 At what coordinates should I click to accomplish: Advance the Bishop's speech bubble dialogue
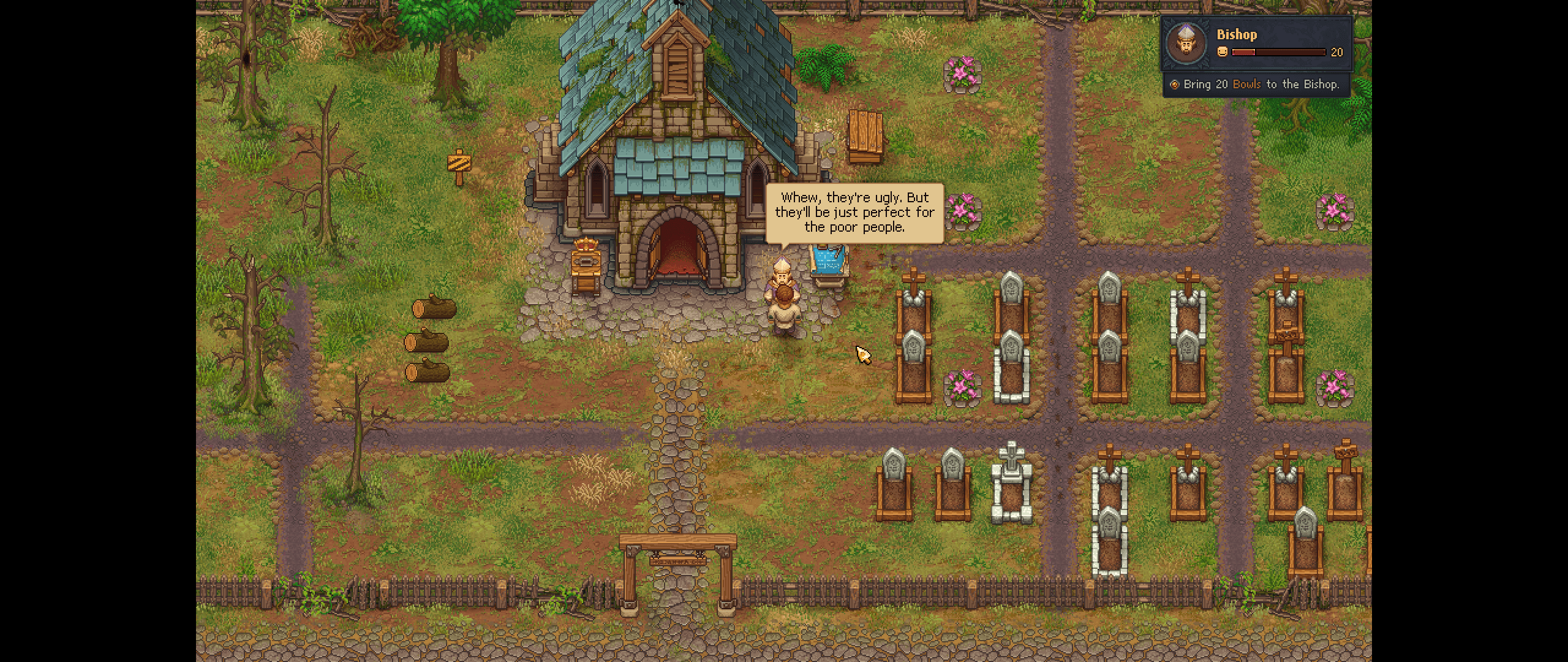[854, 213]
